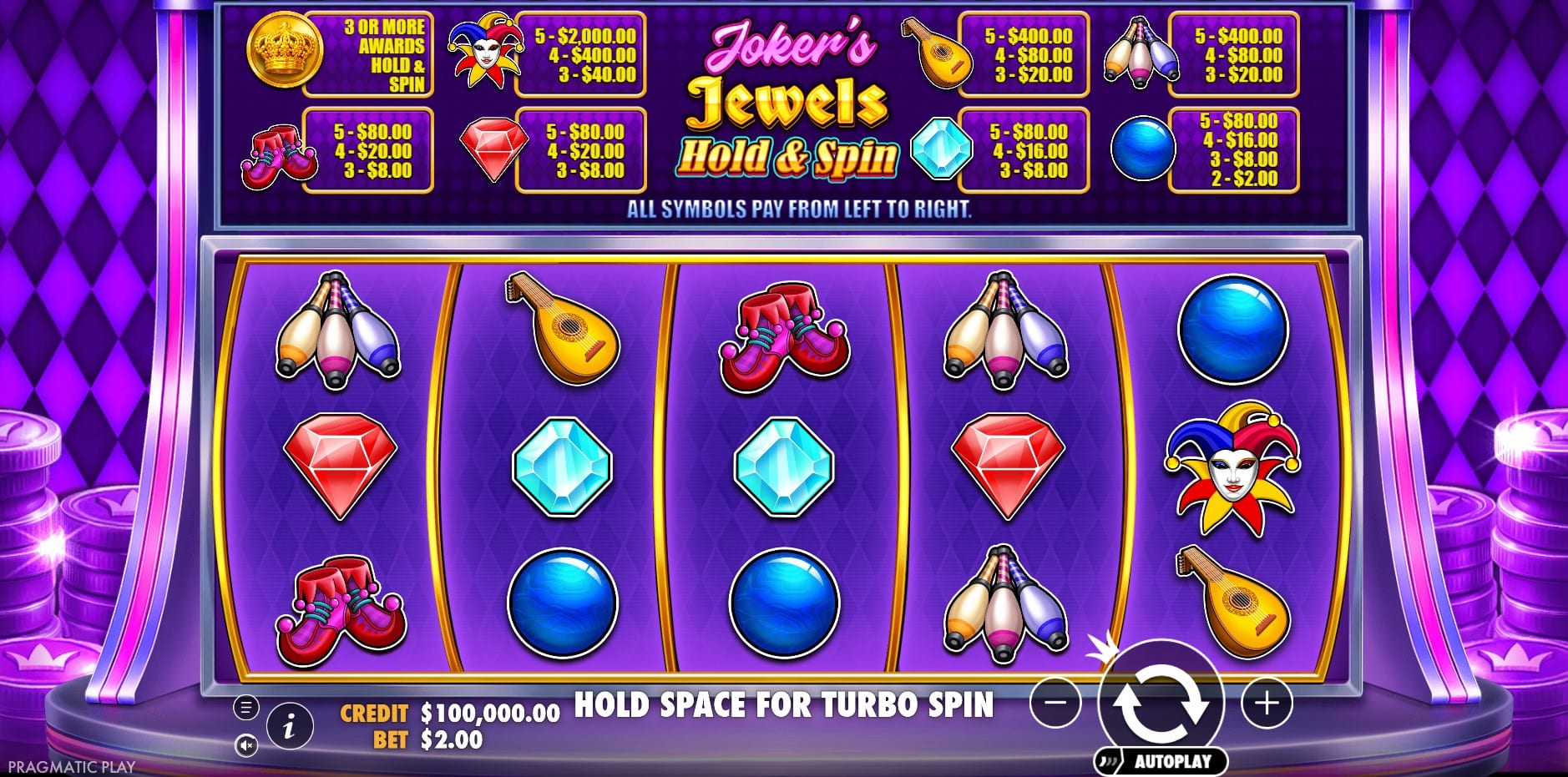This screenshot has height=777, width=1568.
Task: Spin the reels with the circular arrow button
Action: coord(1161,701)
